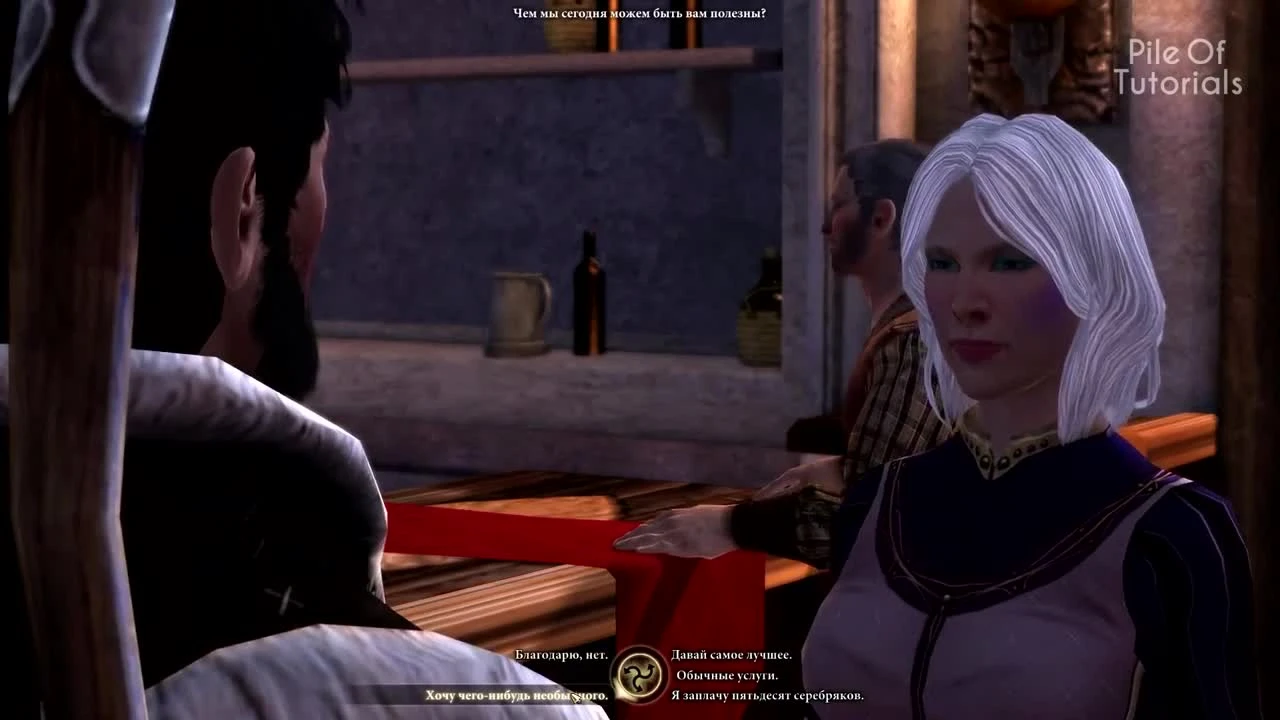Viewport: 1280px width, 720px height.
Task: Click the arrow cursor beside the highlighted option
Action: click(576, 697)
